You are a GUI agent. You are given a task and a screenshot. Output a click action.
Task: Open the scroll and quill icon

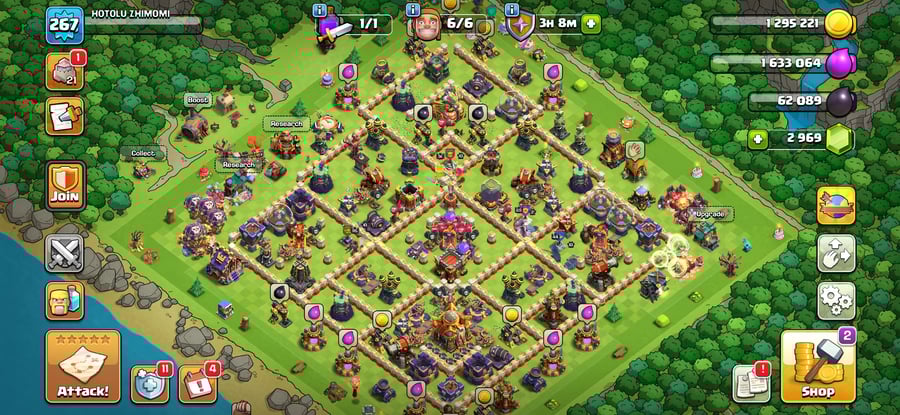point(65,117)
